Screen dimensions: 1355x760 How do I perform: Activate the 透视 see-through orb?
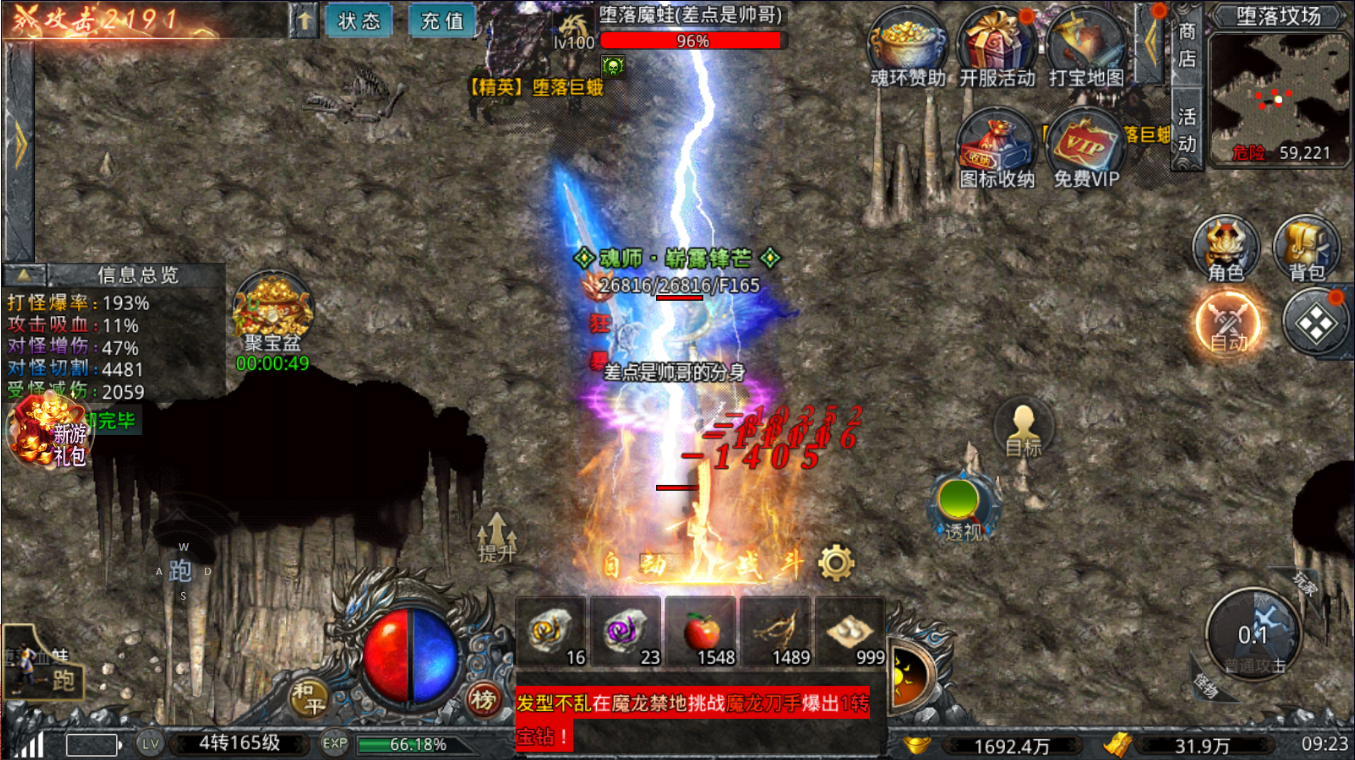coord(963,505)
